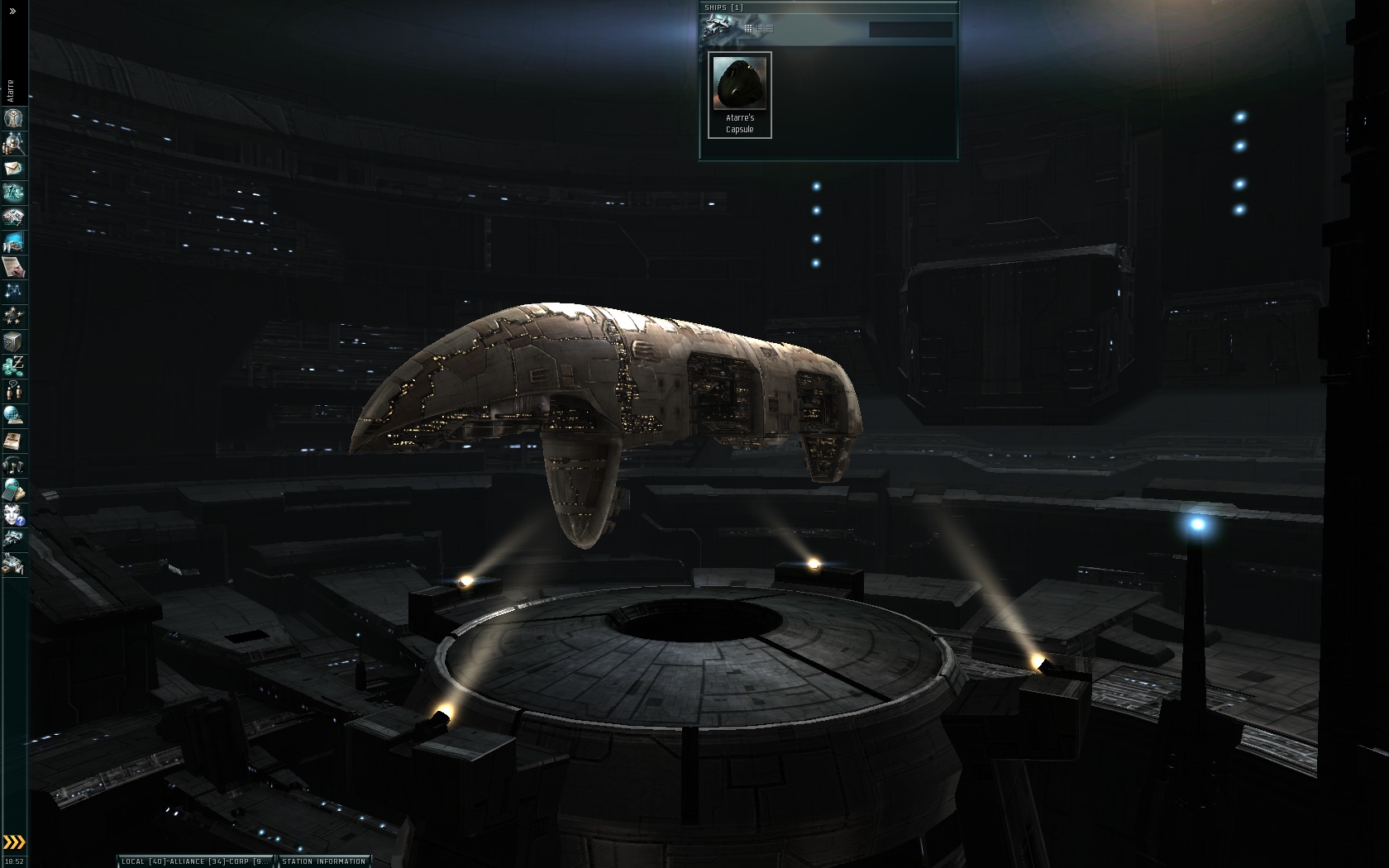
Task: Expand the sidebar with the double-arrow
Action: click(x=12, y=11)
